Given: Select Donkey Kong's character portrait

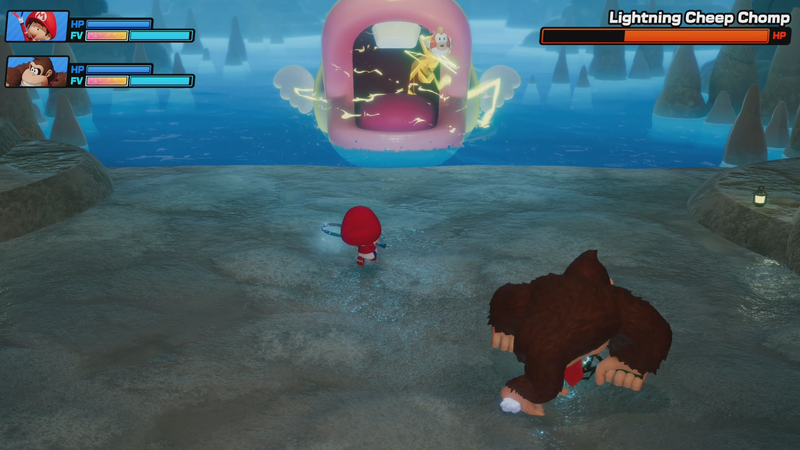Looking at the screenshot, I should tap(37, 71).
